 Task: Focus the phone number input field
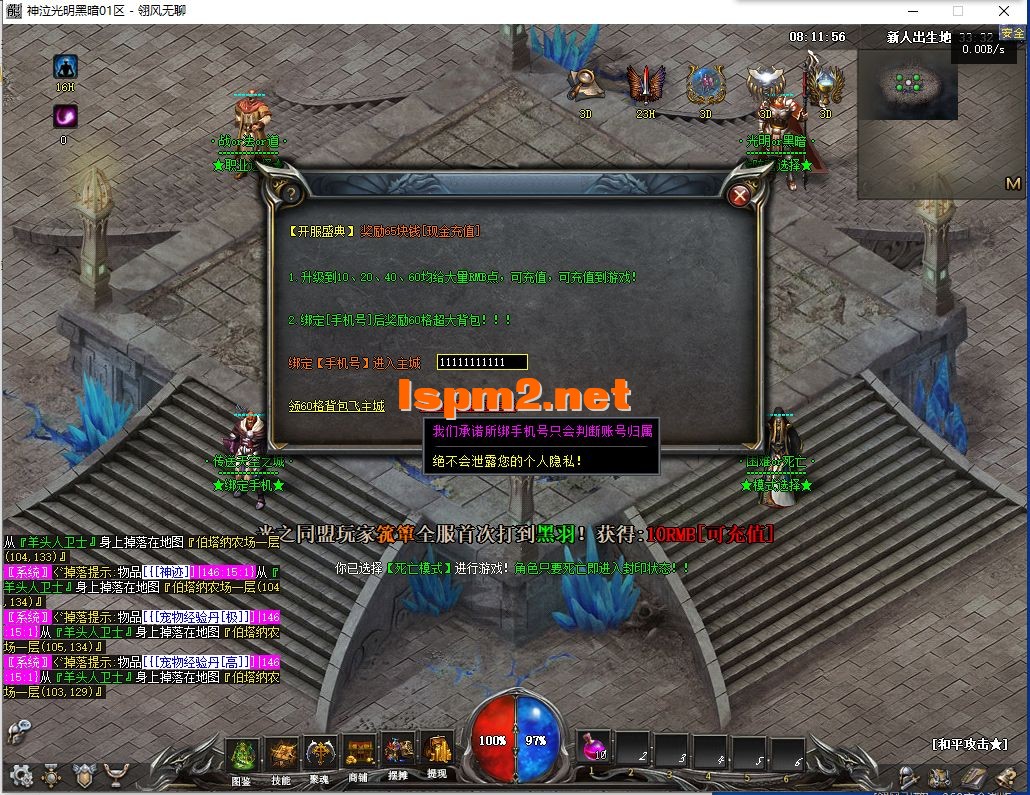pos(482,362)
